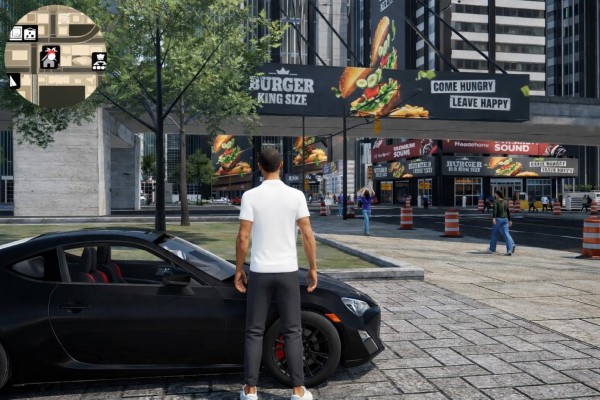Open the circular city minimap

tap(55, 56)
